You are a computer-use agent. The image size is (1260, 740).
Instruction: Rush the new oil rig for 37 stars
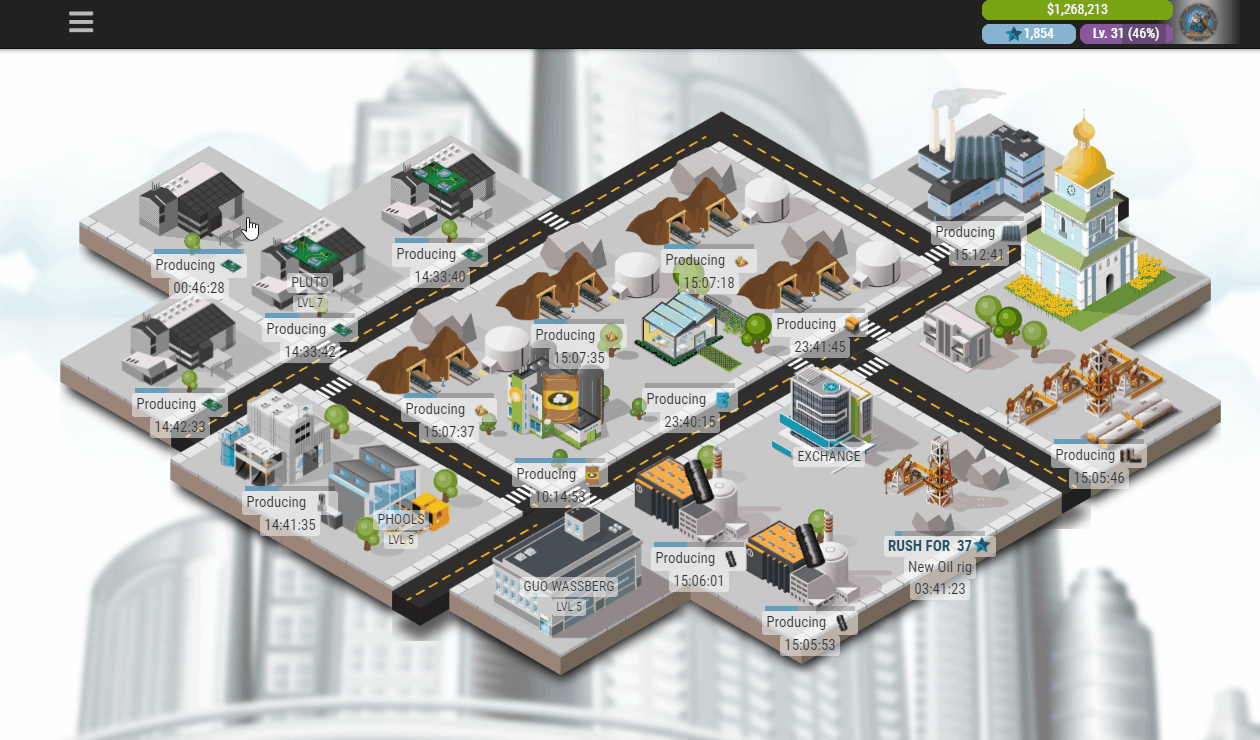[939, 546]
